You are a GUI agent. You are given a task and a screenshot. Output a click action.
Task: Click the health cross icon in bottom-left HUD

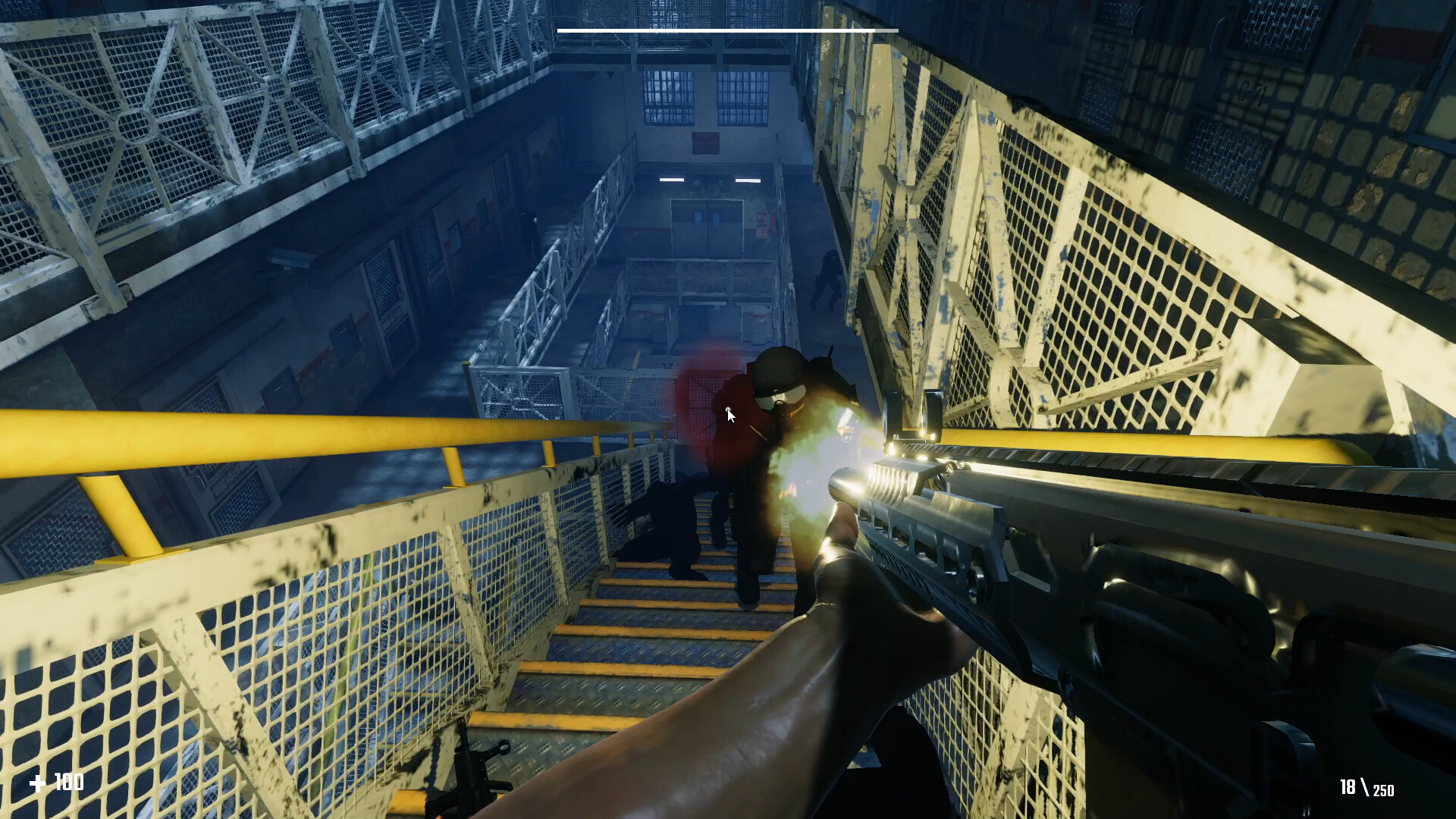coord(39,782)
